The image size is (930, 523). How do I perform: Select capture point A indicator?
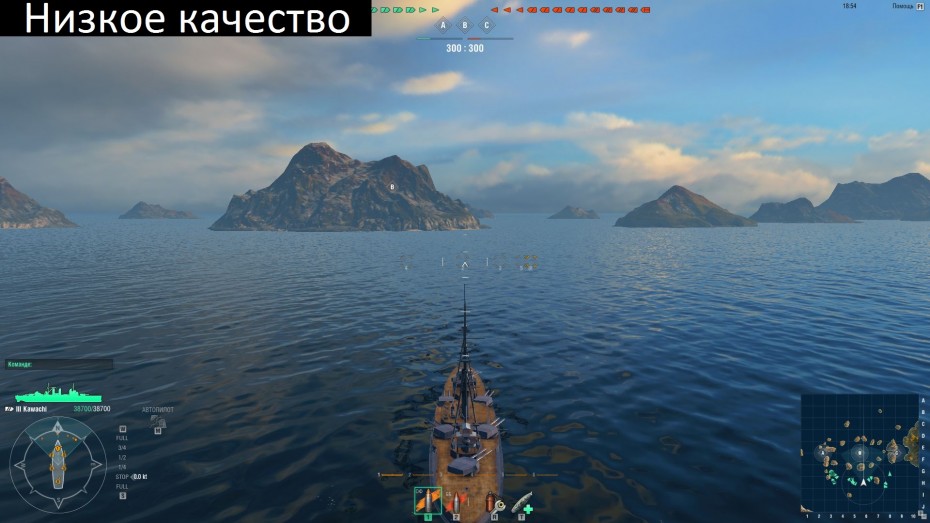pyautogui.click(x=443, y=25)
